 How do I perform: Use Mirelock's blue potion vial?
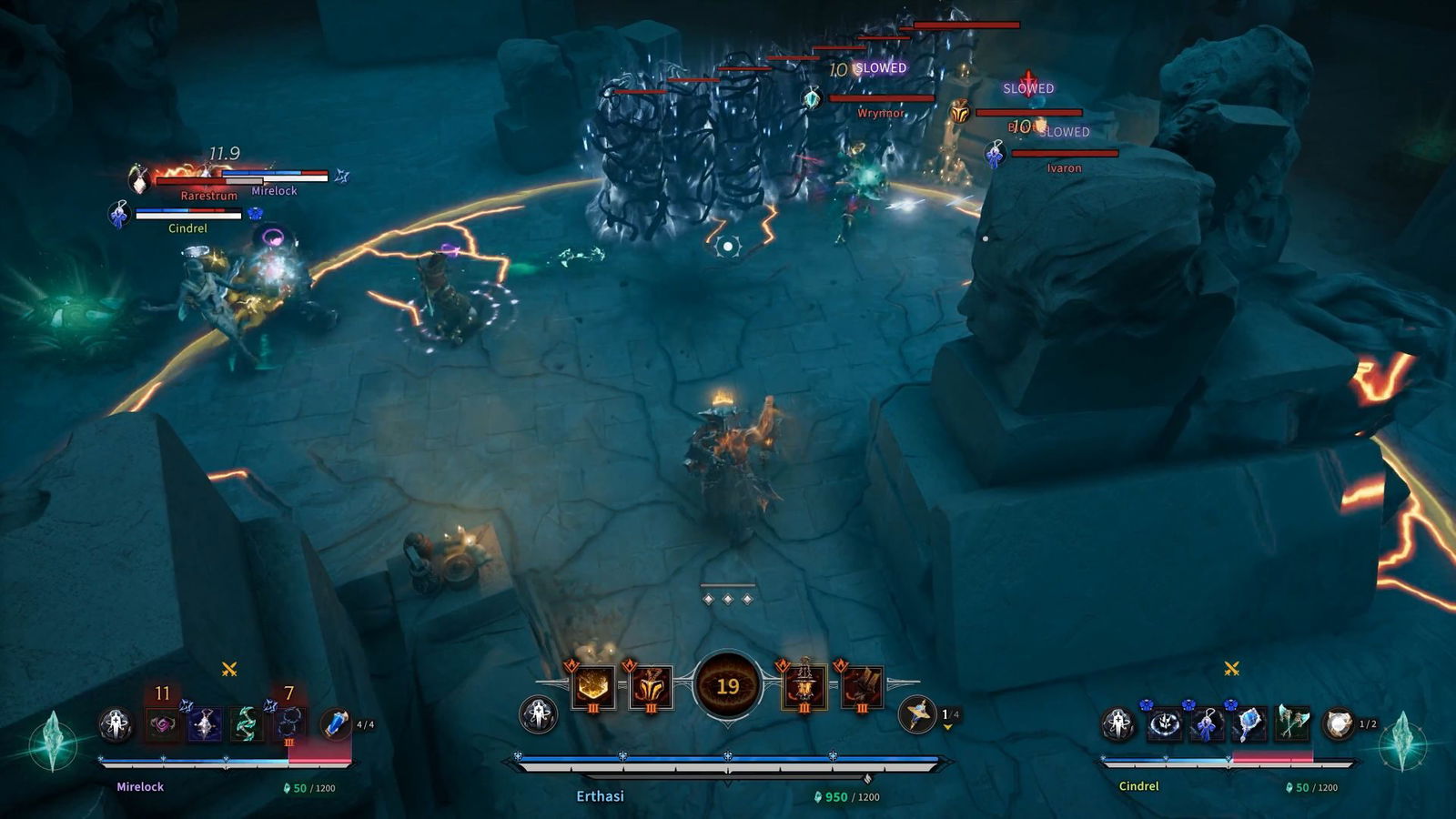click(336, 724)
